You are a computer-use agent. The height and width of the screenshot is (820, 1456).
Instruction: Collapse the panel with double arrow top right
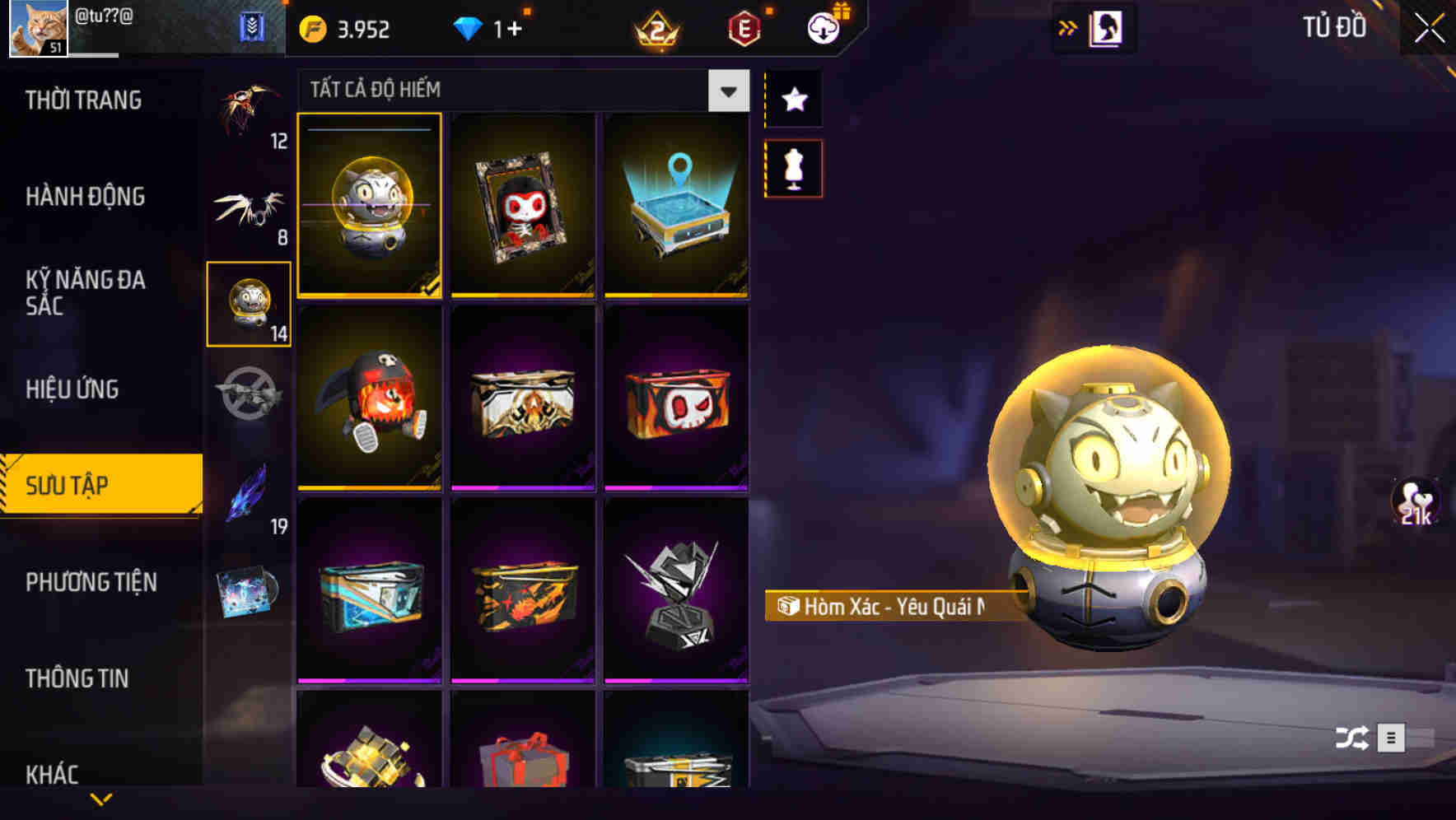point(1066,26)
